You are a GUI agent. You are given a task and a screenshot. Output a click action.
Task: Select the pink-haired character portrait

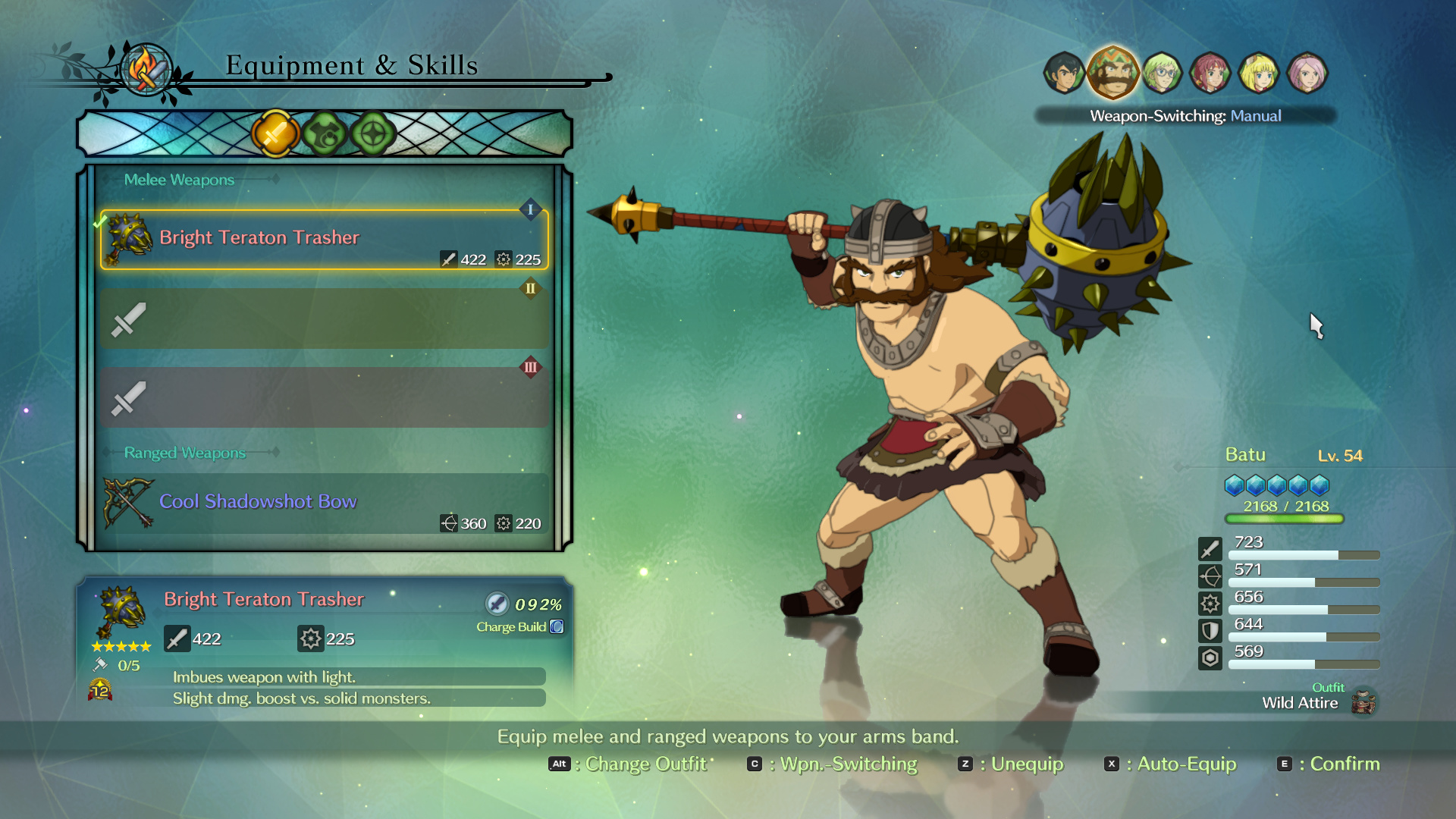coord(1307,74)
